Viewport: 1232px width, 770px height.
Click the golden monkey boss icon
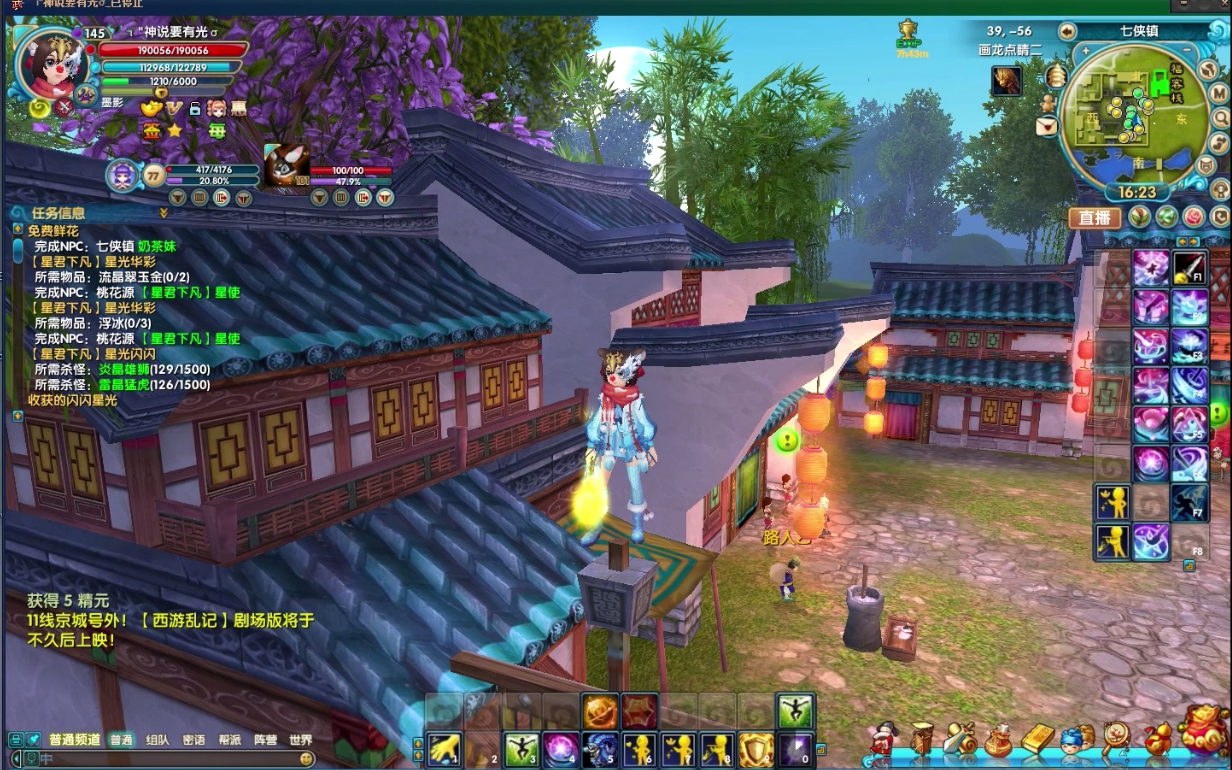point(1007,81)
